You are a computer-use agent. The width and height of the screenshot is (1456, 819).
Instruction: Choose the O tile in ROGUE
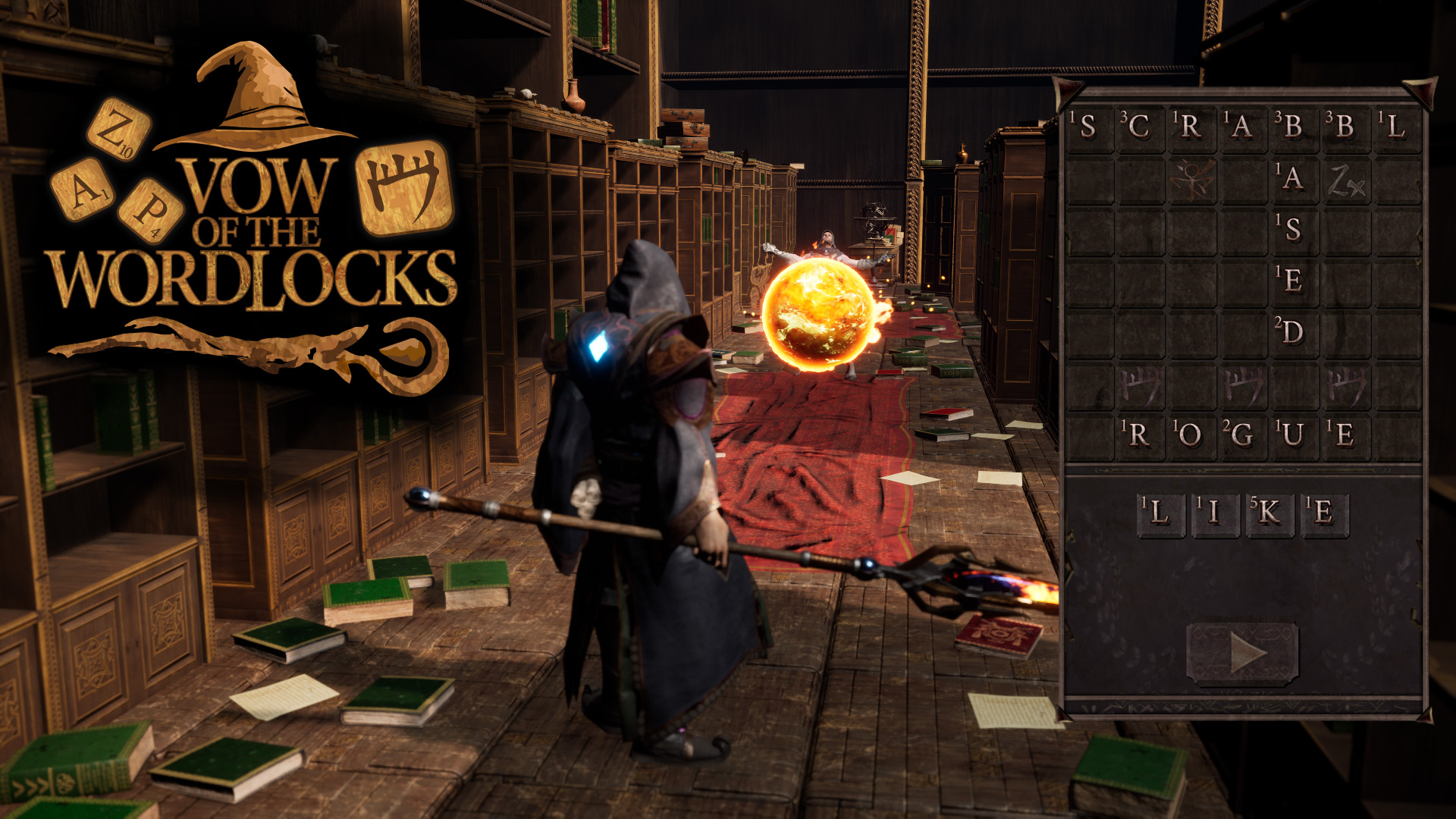click(1191, 435)
